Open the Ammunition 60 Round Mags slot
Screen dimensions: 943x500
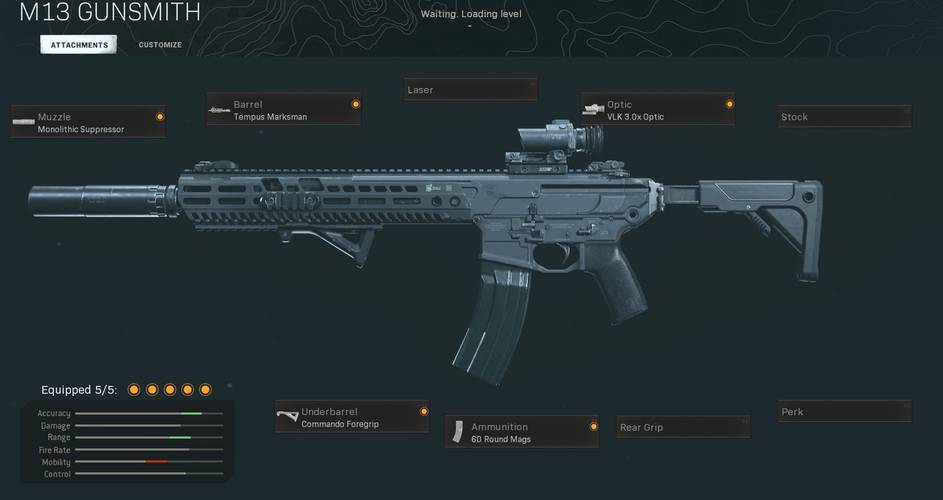(522, 433)
